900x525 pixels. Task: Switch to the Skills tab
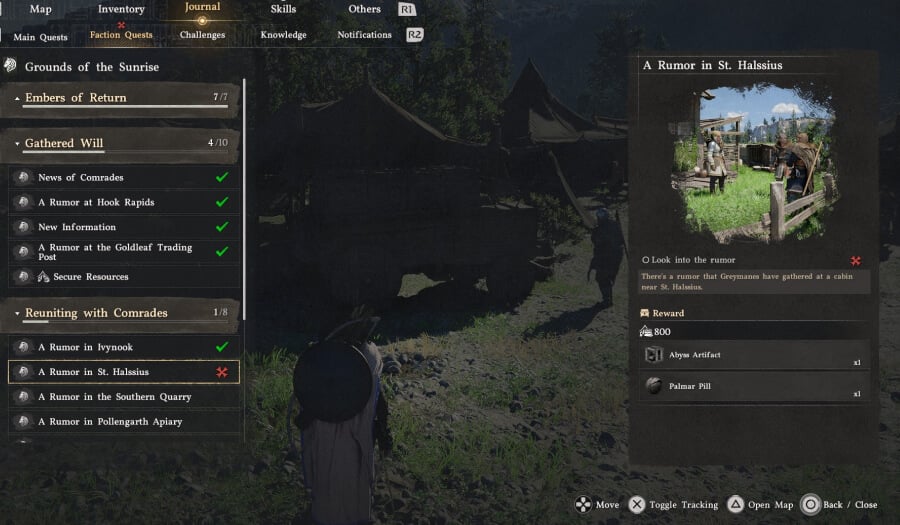[x=283, y=9]
